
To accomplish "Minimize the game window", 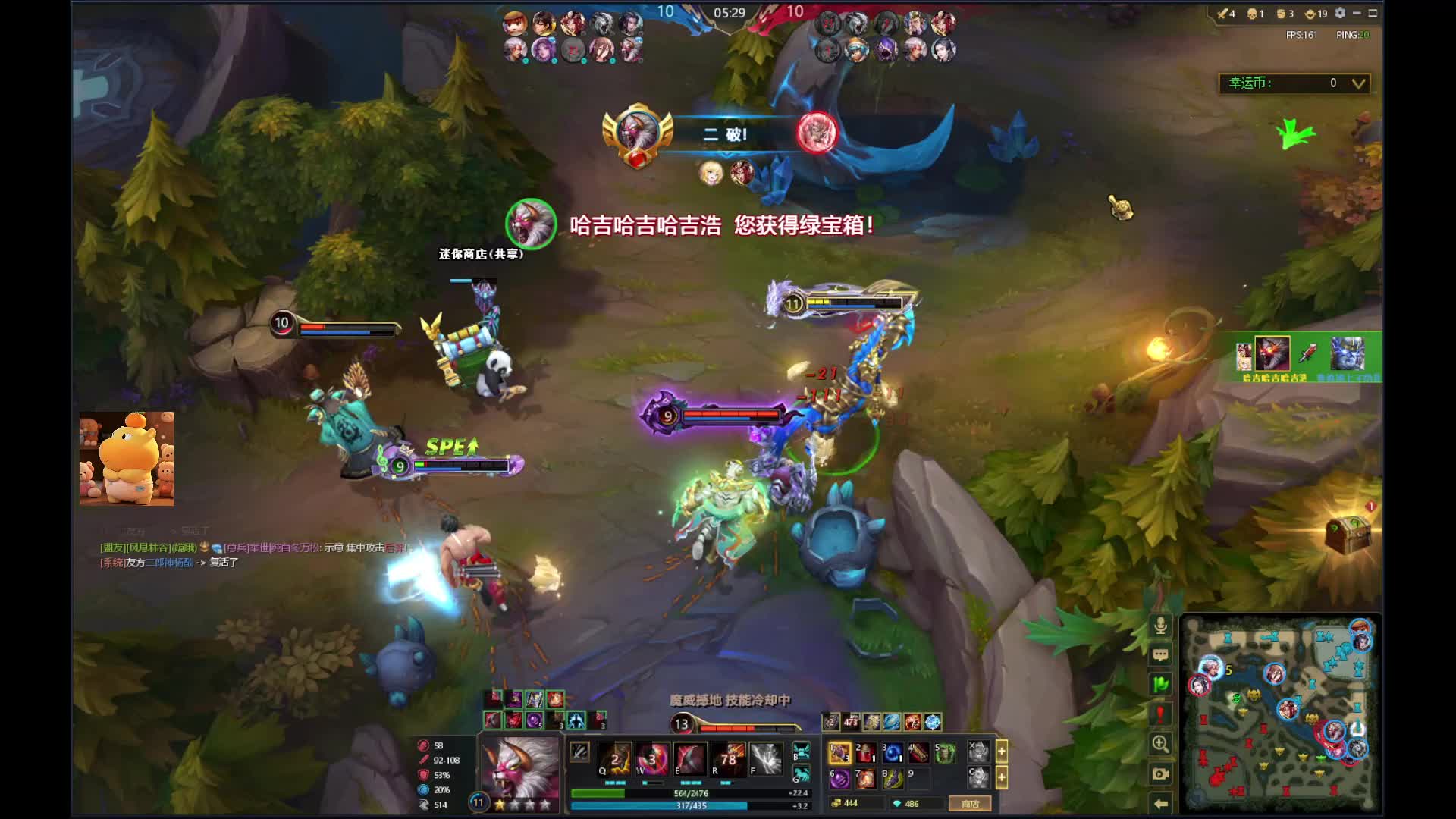I will (x=1357, y=13).
